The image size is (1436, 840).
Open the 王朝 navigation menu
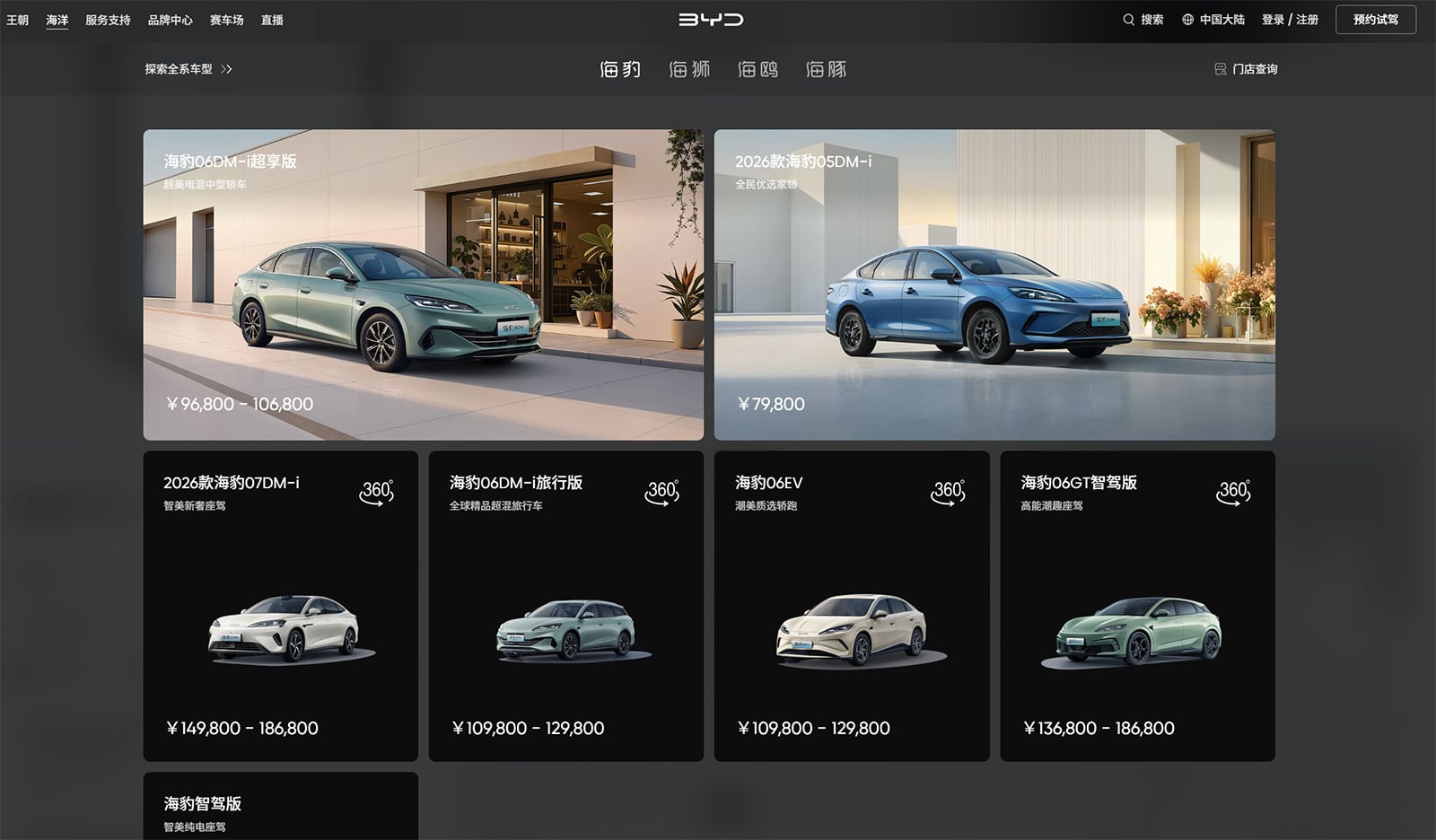coord(20,19)
